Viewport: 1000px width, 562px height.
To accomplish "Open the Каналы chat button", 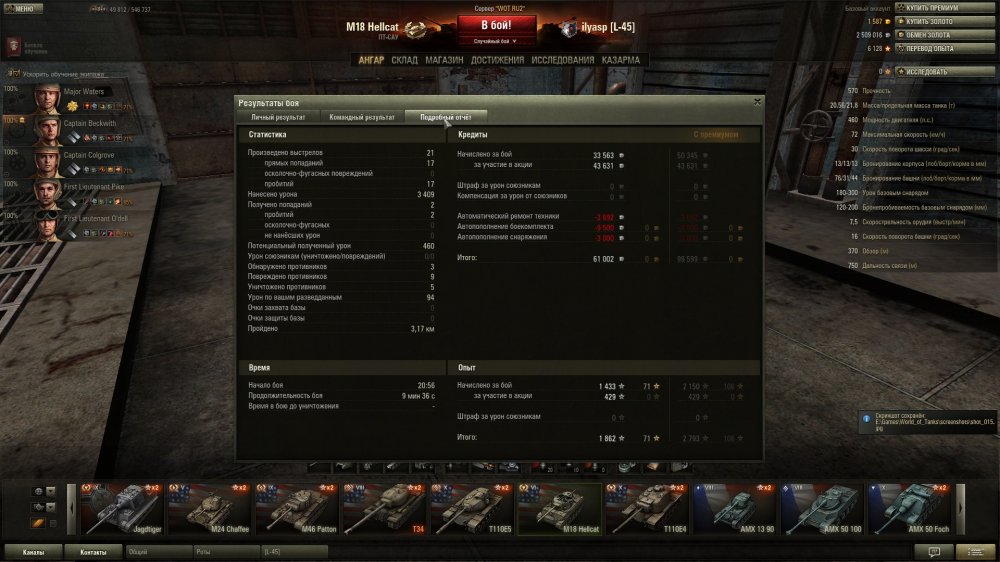I will click(x=32, y=551).
